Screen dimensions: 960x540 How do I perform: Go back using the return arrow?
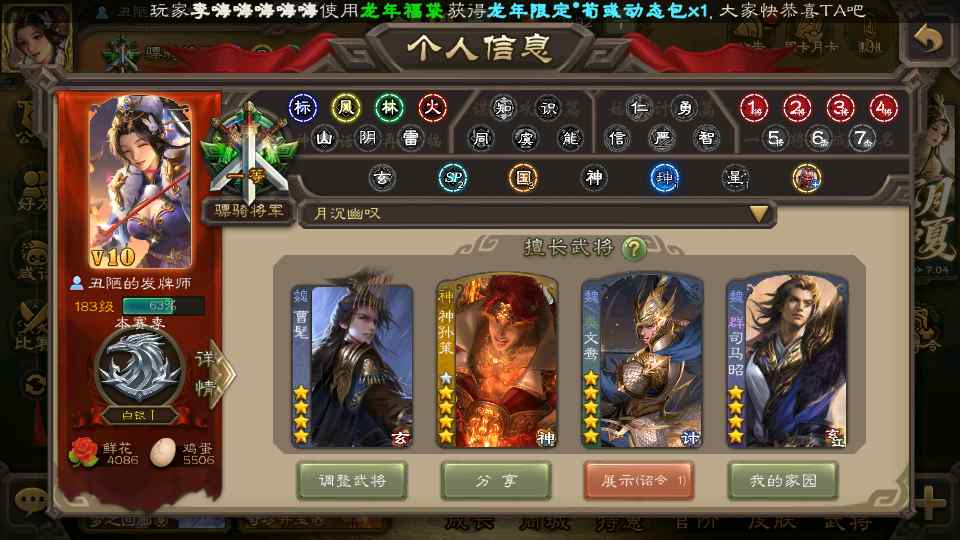point(929,40)
